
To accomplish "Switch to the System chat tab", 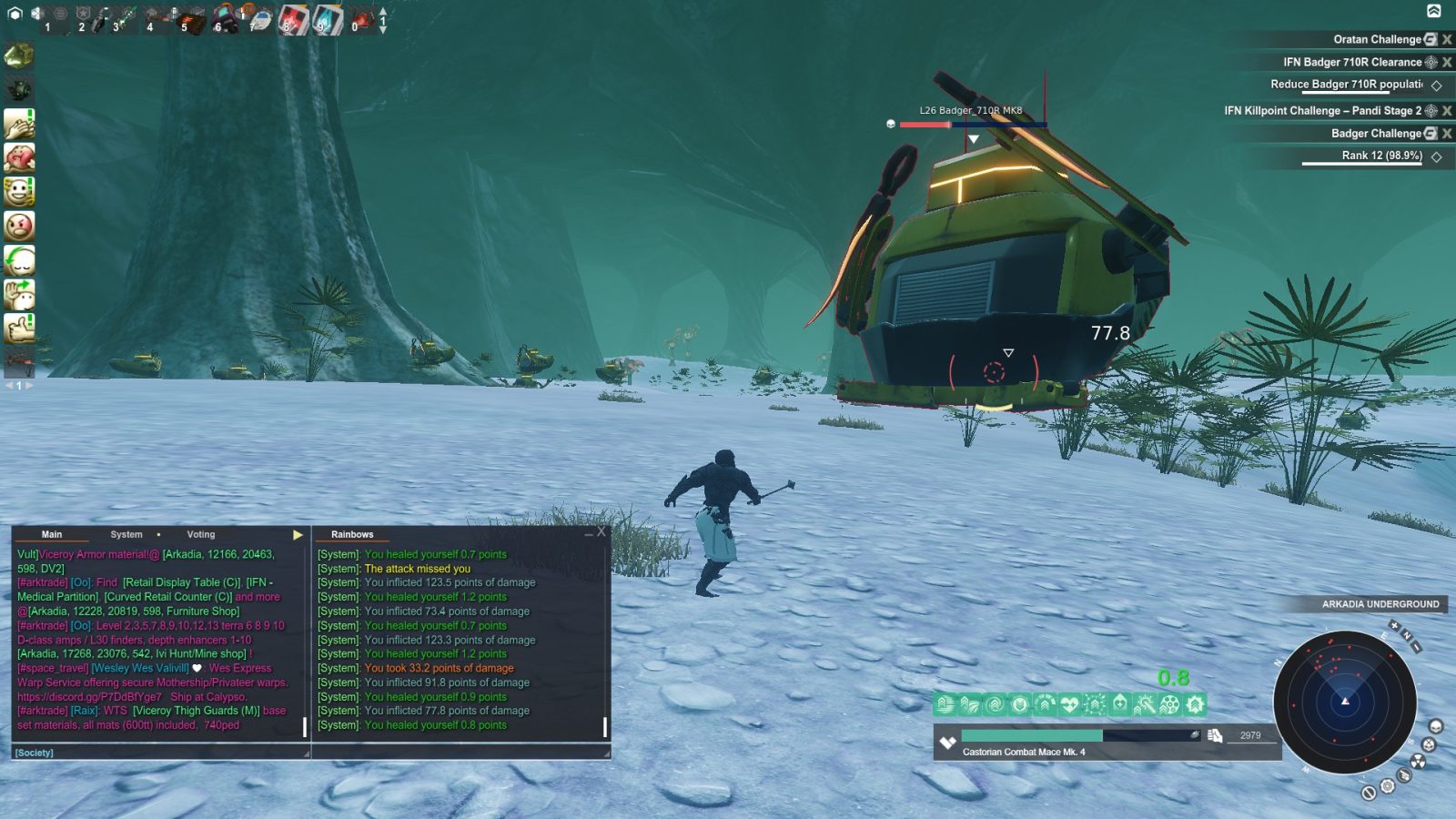I will pos(126,534).
